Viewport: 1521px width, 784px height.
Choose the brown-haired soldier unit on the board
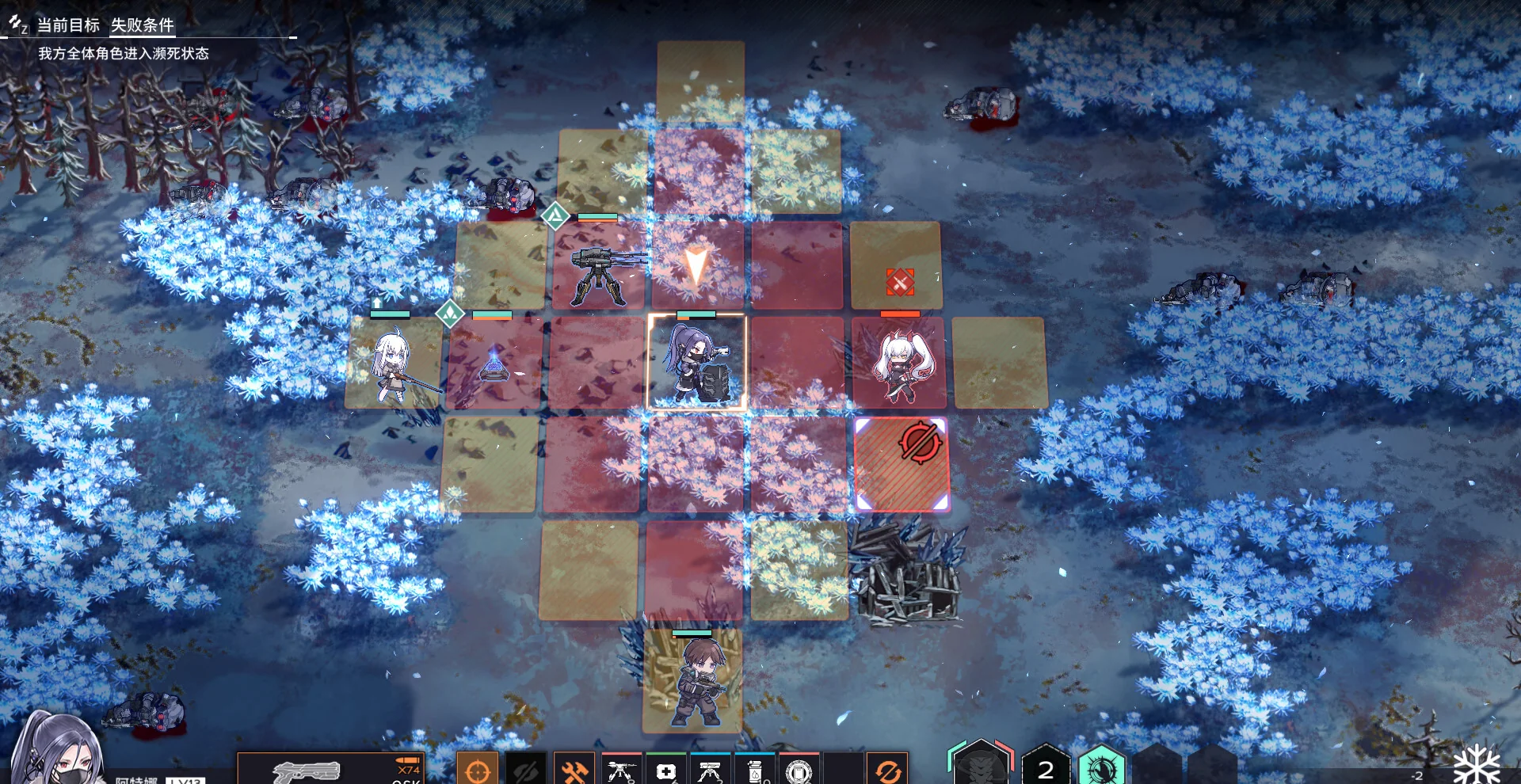(x=693, y=683)
